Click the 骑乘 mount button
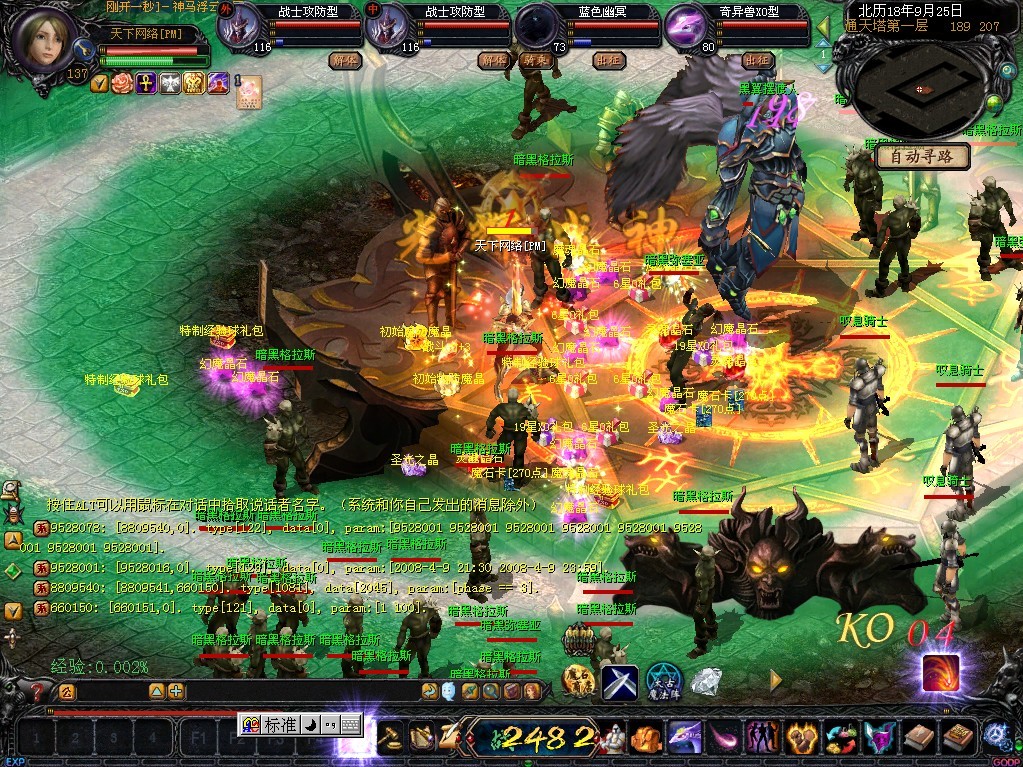 pos(538,60)
